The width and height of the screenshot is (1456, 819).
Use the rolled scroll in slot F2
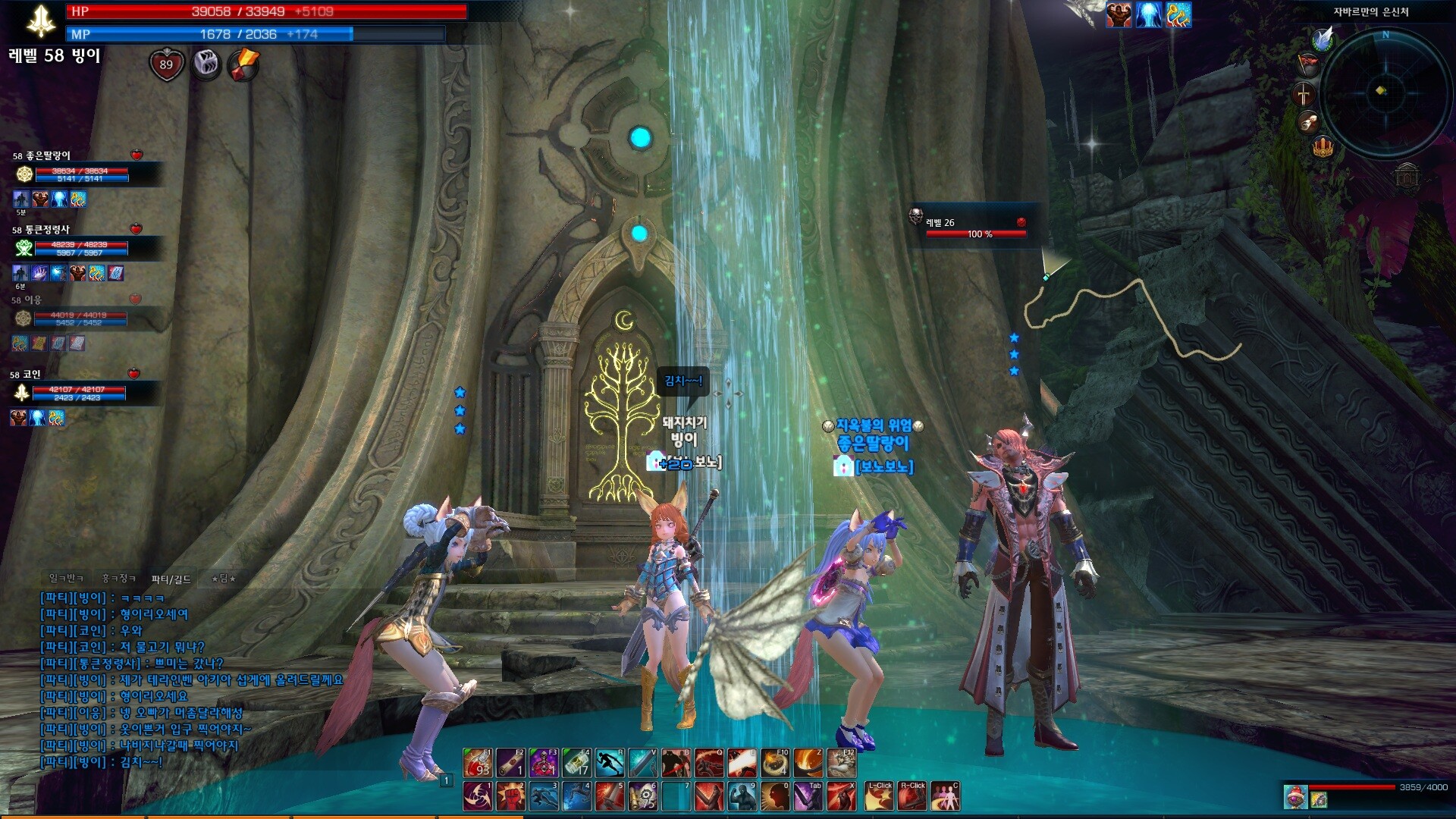[510, 762]
